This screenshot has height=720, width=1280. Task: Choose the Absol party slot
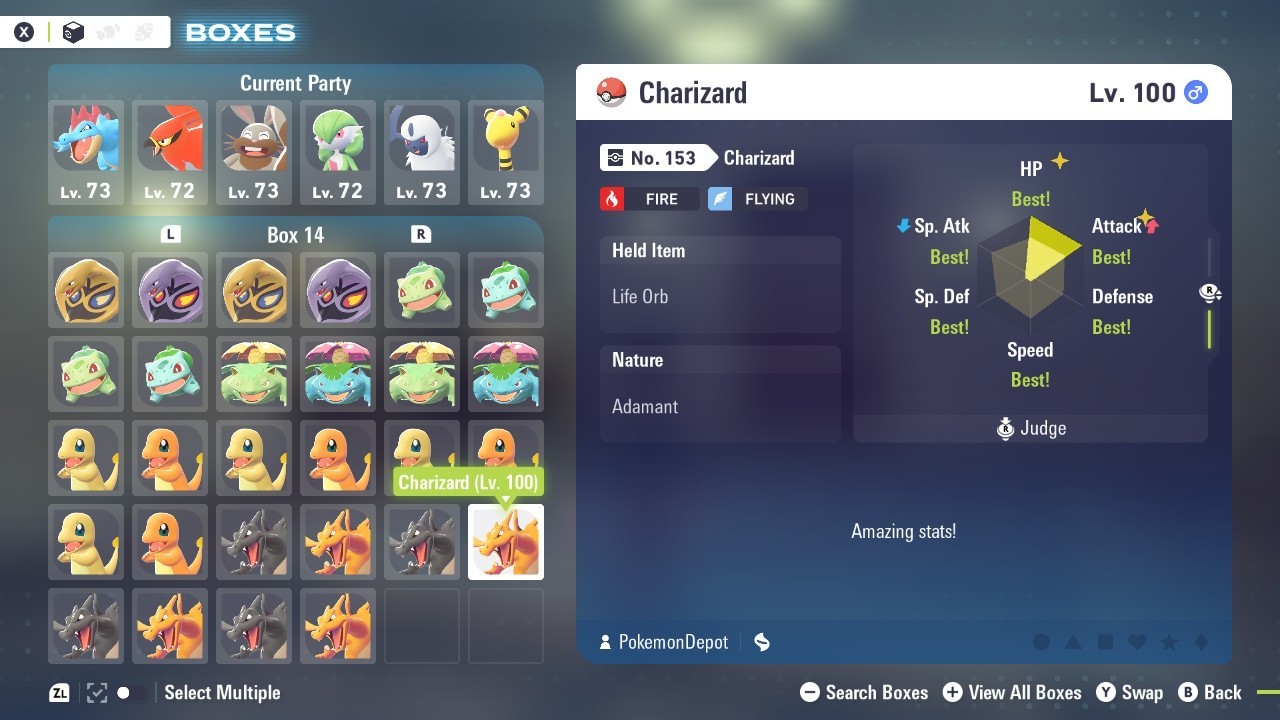[422, 152]
